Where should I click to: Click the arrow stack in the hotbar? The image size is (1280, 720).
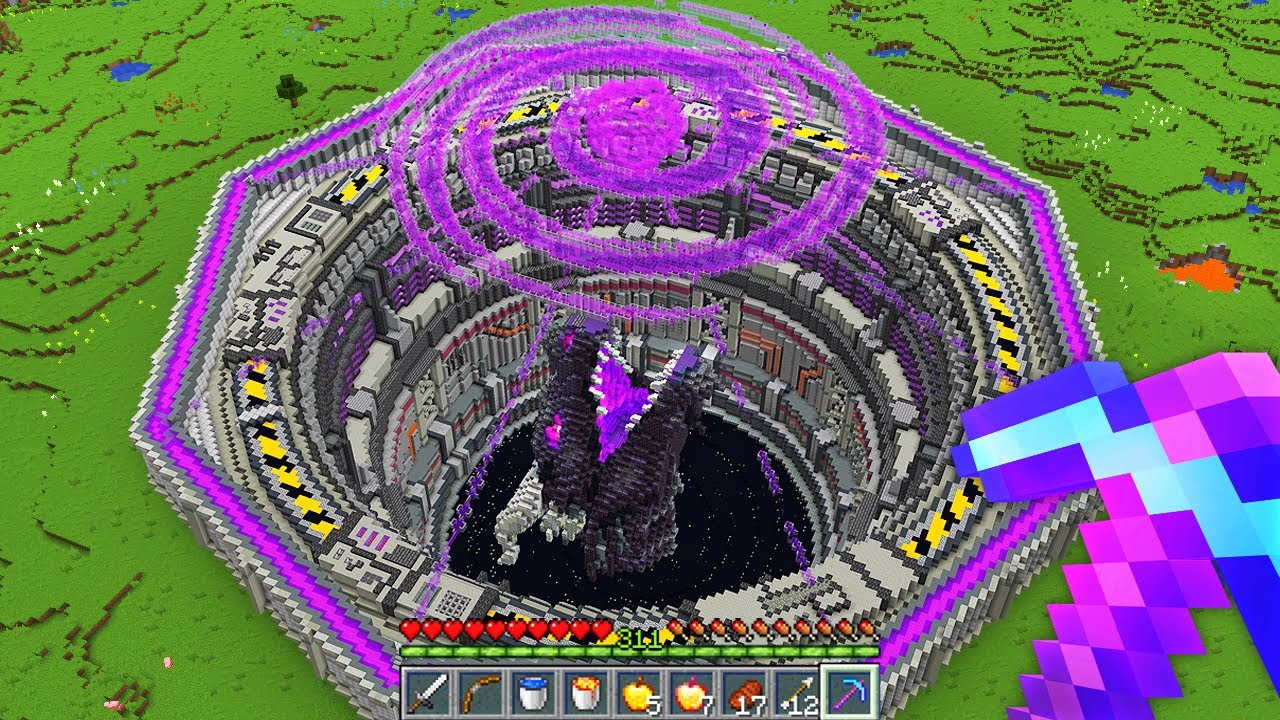[796, 691]
